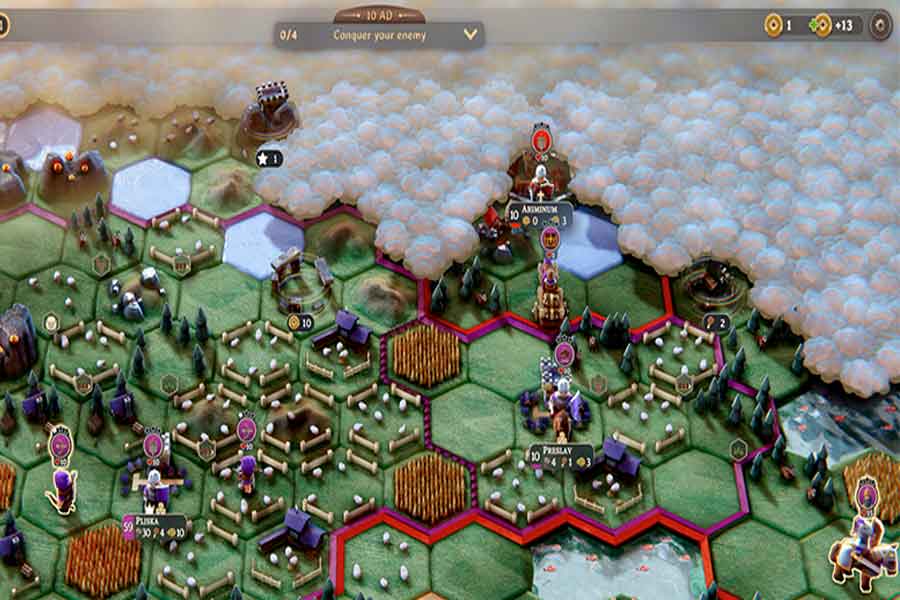
Task: Click the red enemy unit badge above Ariminum
Action: 541,139
